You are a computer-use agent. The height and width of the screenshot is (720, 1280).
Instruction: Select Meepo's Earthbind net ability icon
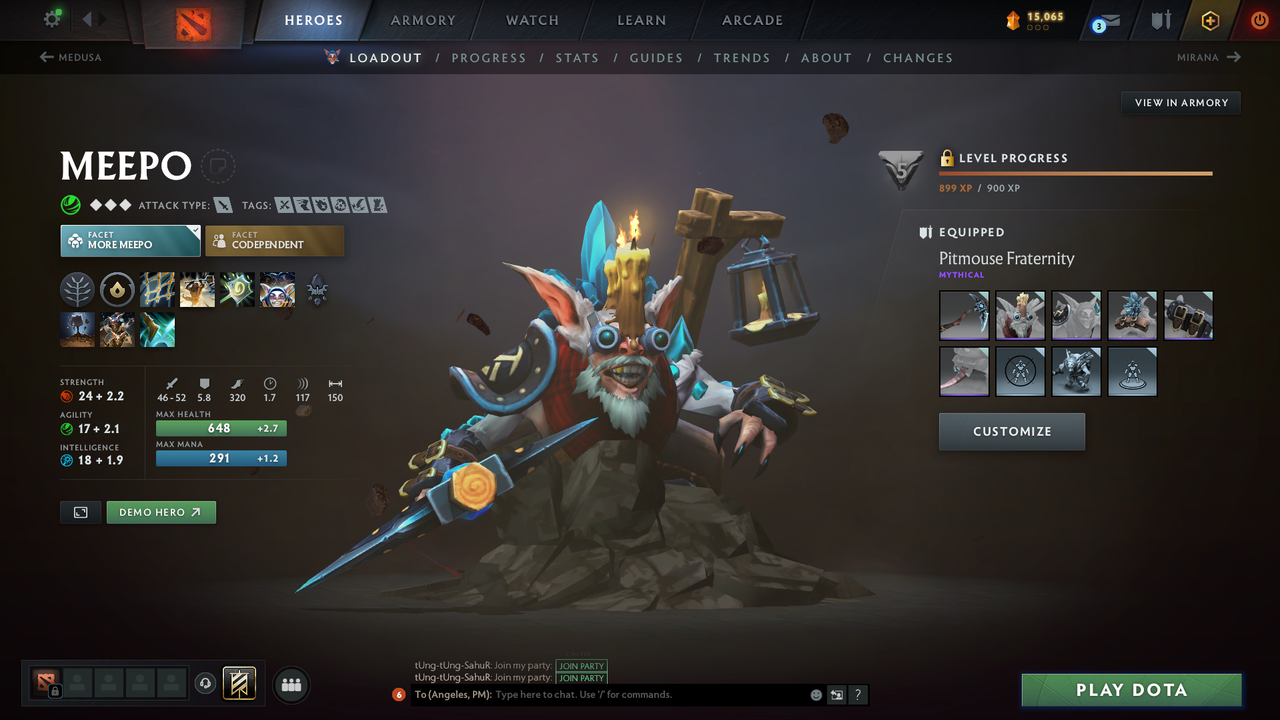click(157, 290)
